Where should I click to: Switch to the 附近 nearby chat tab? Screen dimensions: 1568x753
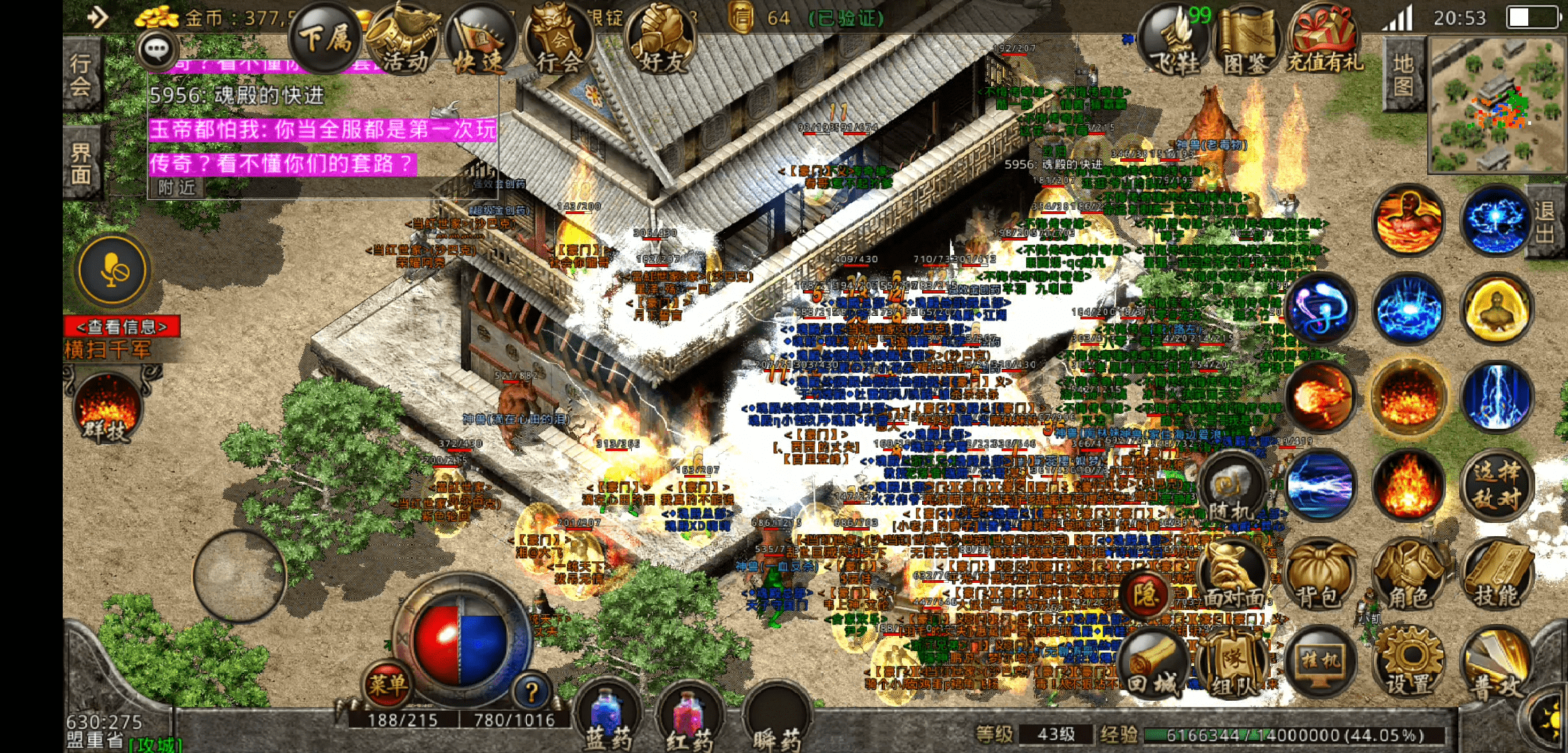coord(176,188)
